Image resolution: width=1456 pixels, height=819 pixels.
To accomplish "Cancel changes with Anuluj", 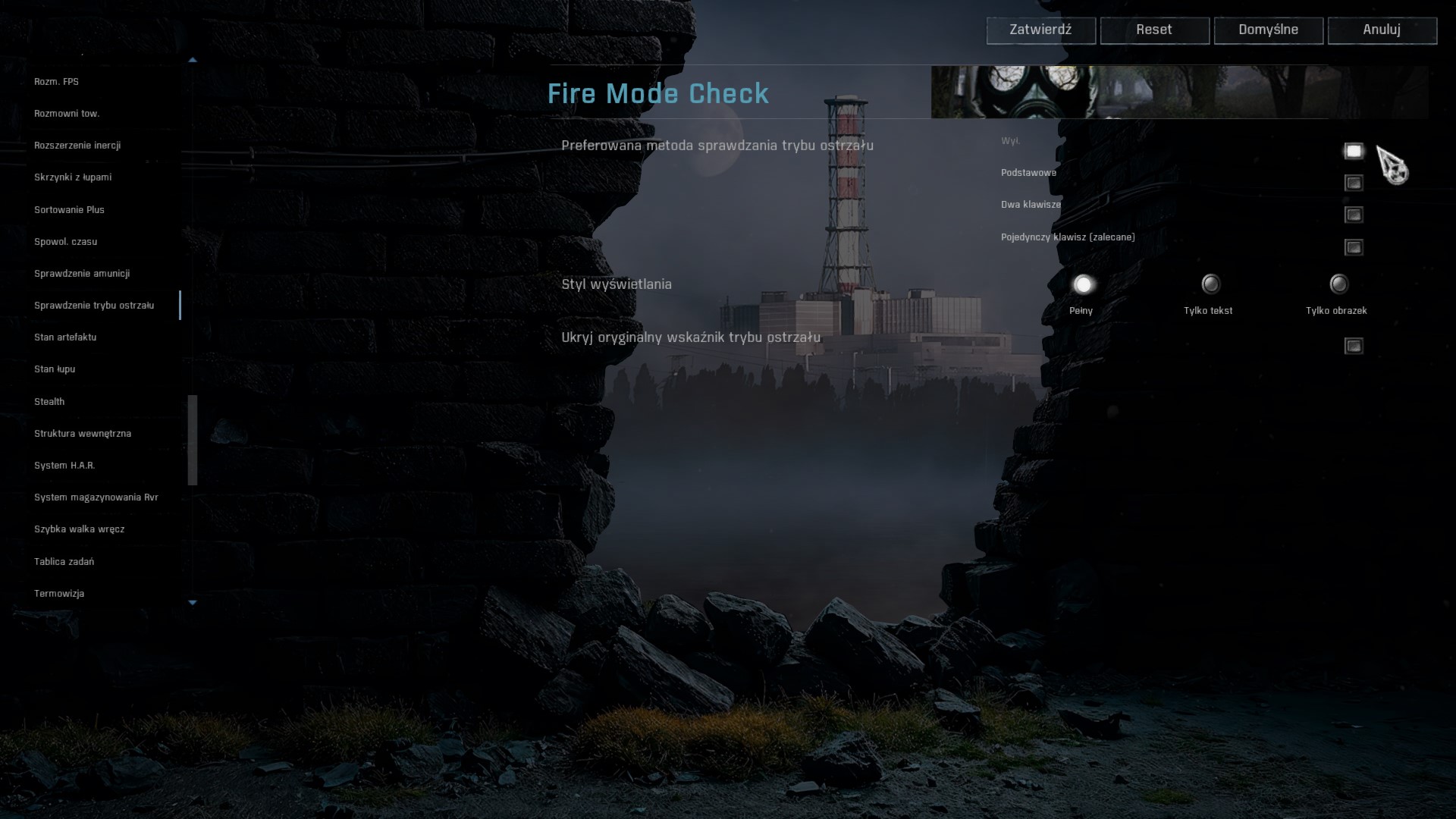I will tap(1382, 30).
